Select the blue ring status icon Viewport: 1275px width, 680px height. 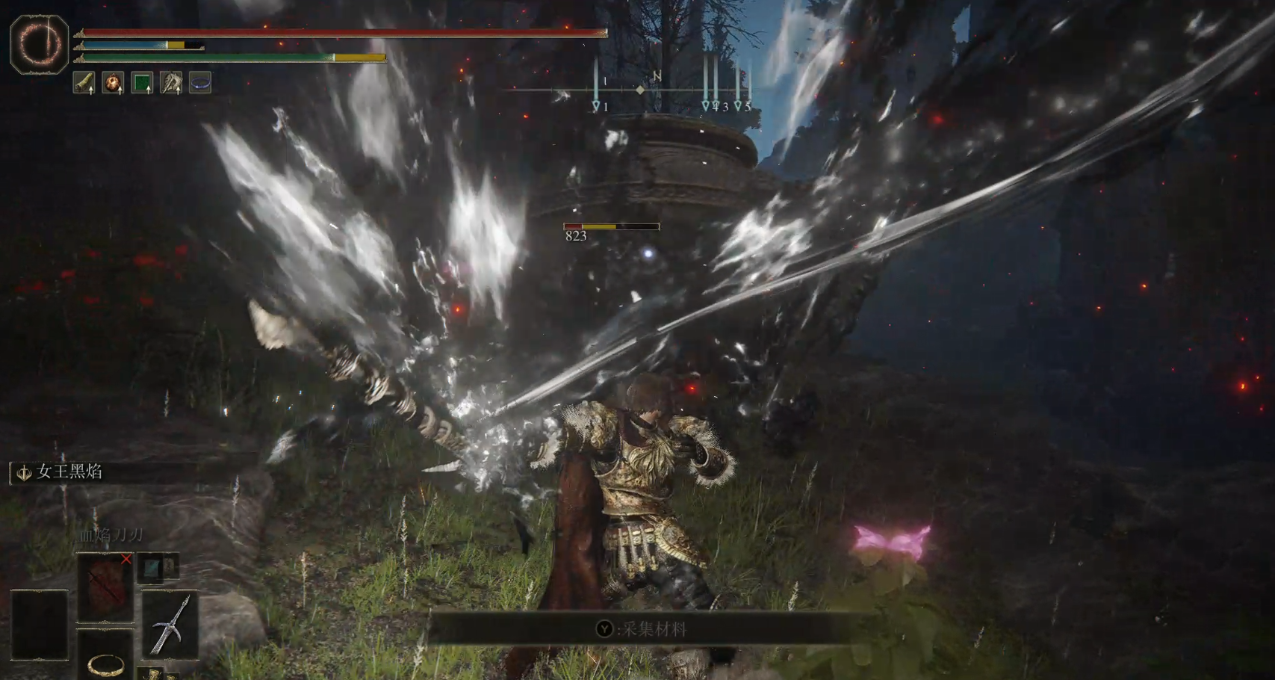click(x=200, y=83)
